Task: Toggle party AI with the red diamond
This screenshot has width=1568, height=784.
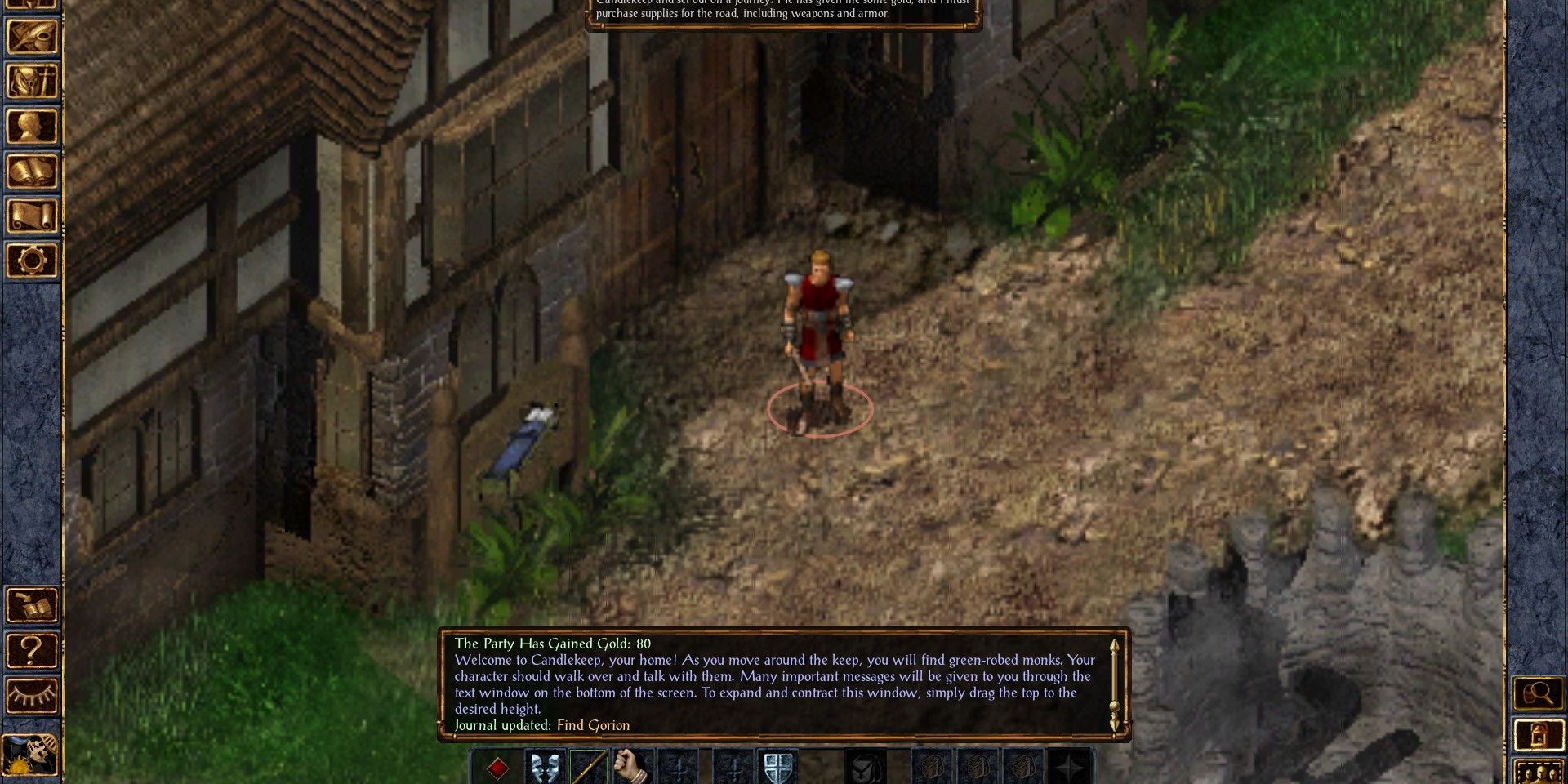Action: point(497,766)
